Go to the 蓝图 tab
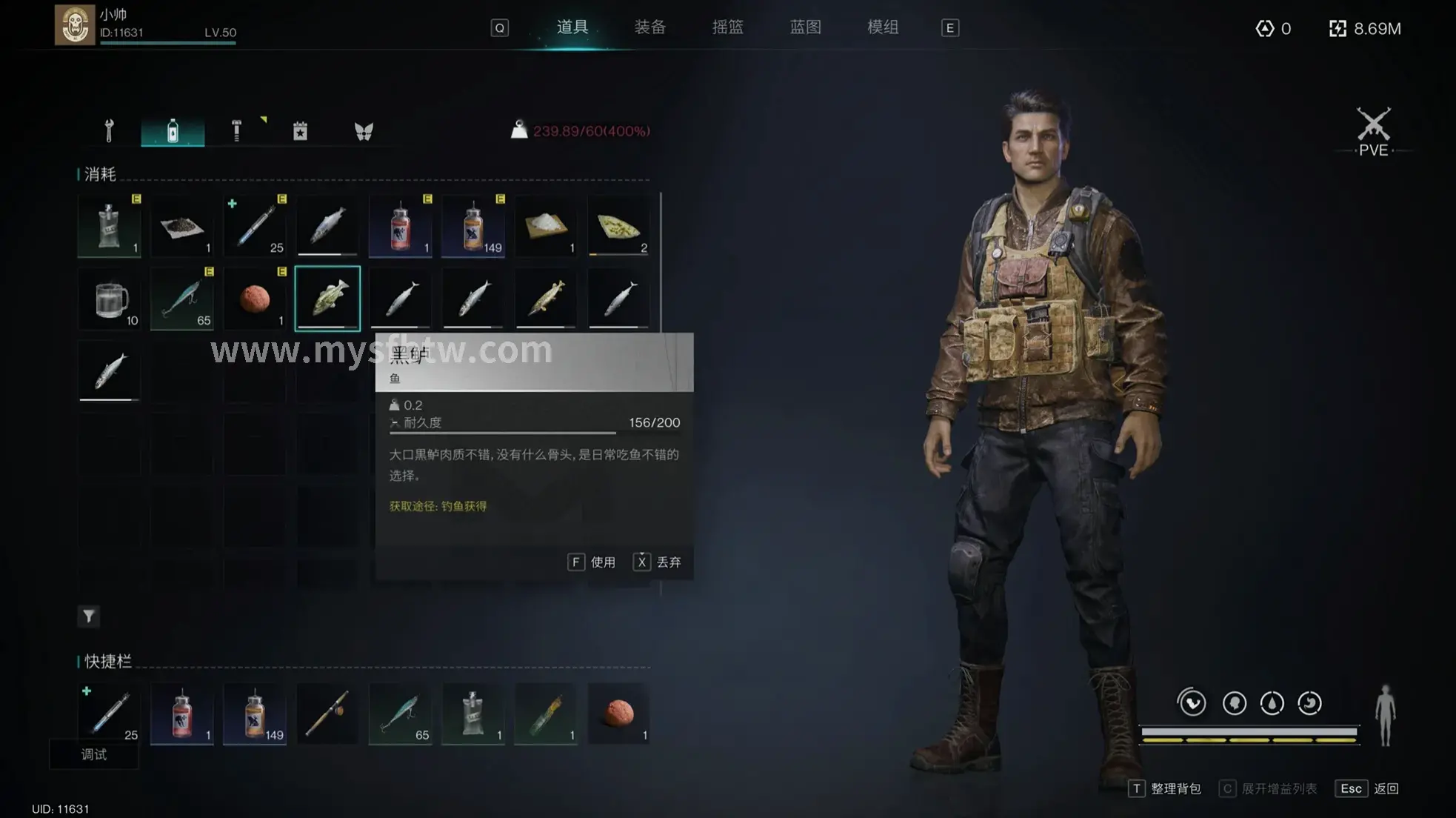 point(805,27)
